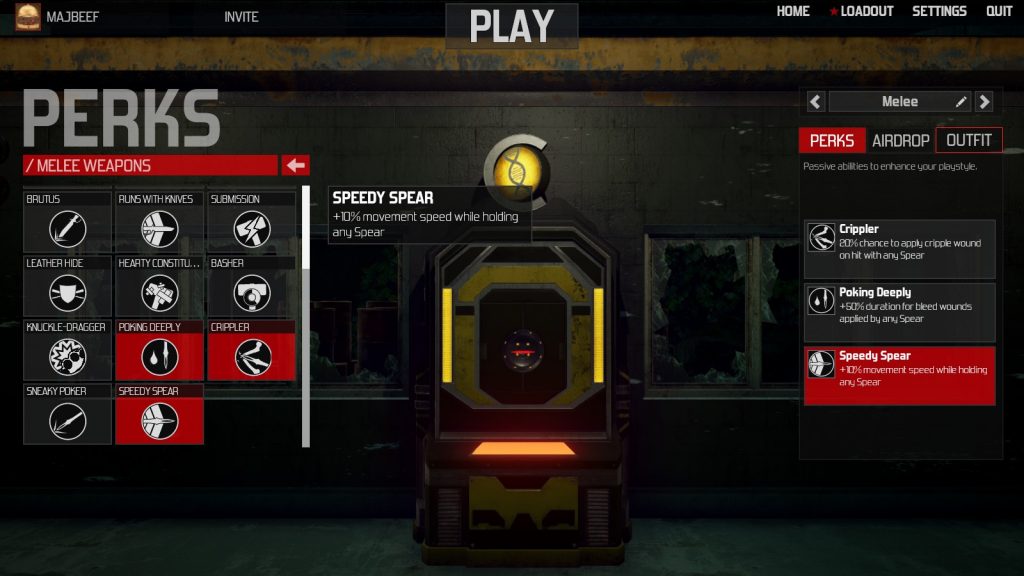Screen dimensions: 1024x576
Task: Open SETTINGS from the top bar
Action: (939, 11)
